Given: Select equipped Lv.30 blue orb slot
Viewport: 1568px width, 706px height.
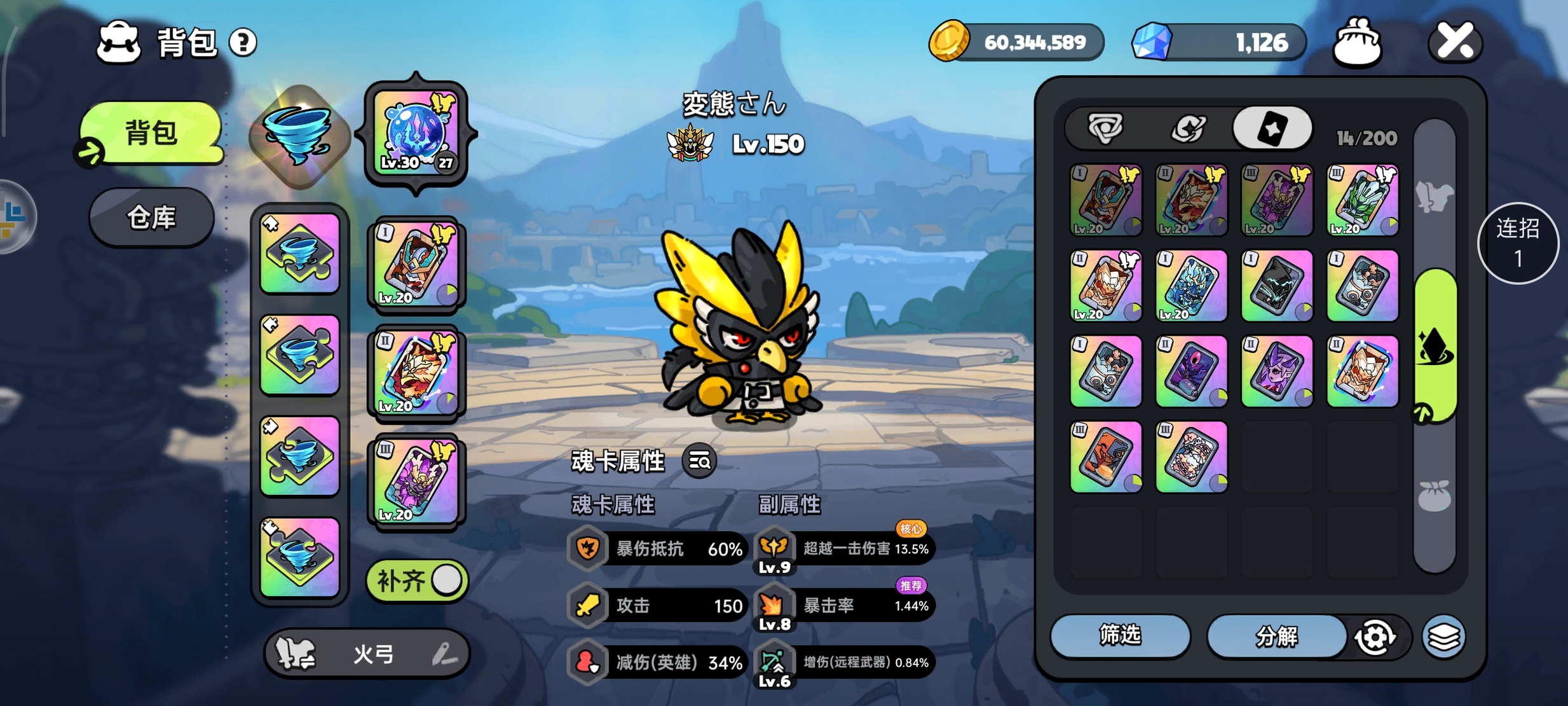Looking at the screenshot, I should click(x=416, y=134).
